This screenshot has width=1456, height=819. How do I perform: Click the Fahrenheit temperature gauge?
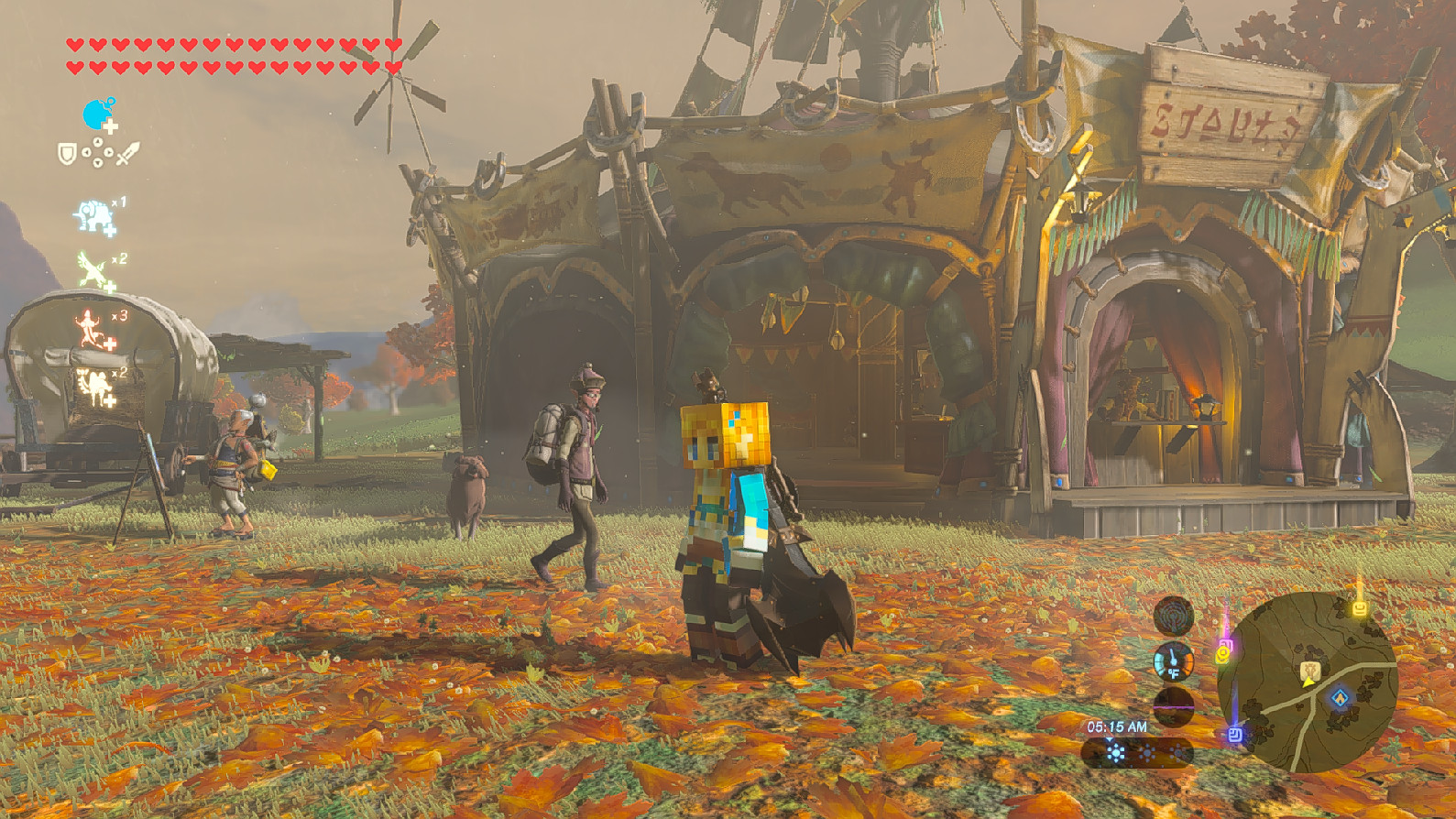coord(1172,665)
